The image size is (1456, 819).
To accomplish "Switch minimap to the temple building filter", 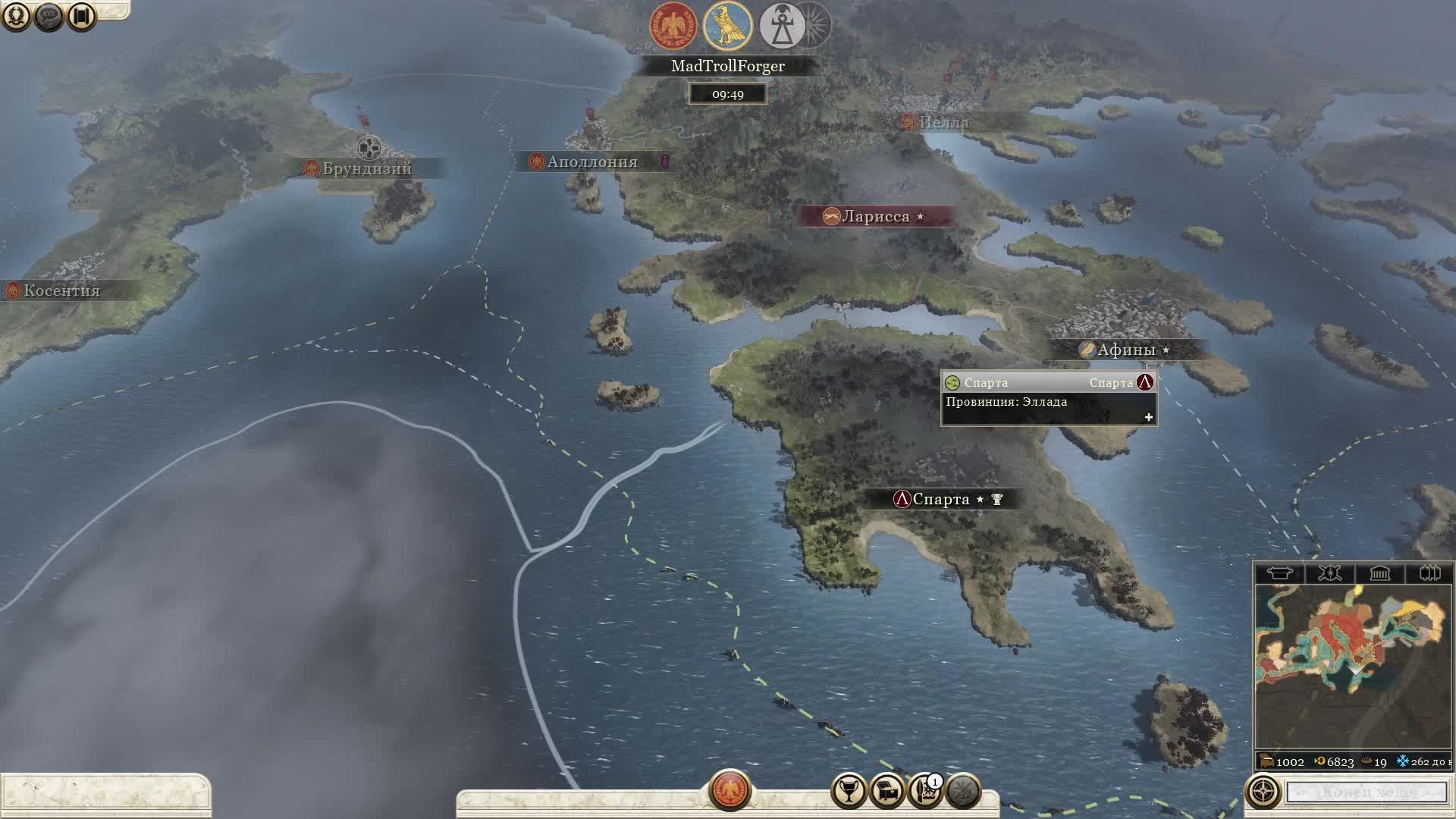I will [1379, 573].
